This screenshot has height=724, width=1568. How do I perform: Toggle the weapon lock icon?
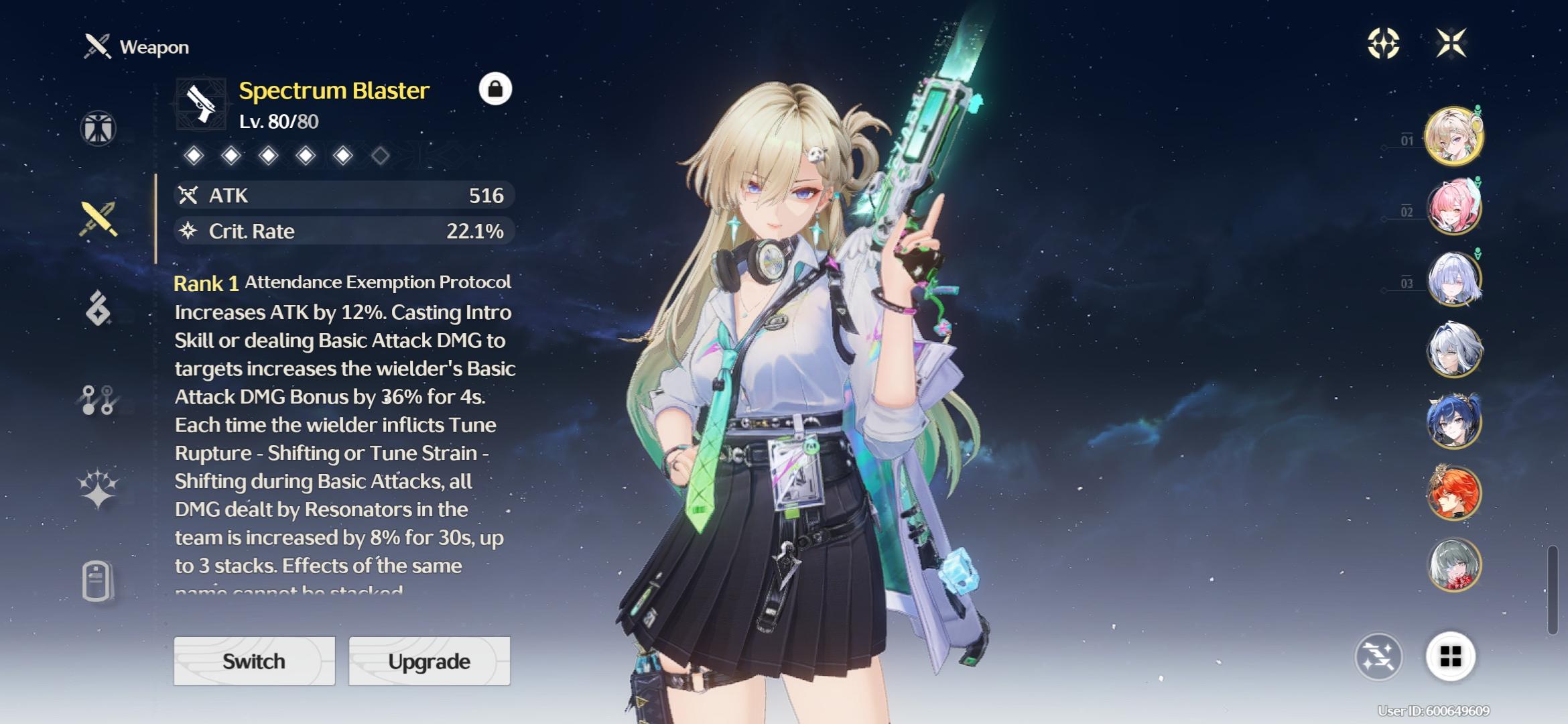tap(495, 89)
